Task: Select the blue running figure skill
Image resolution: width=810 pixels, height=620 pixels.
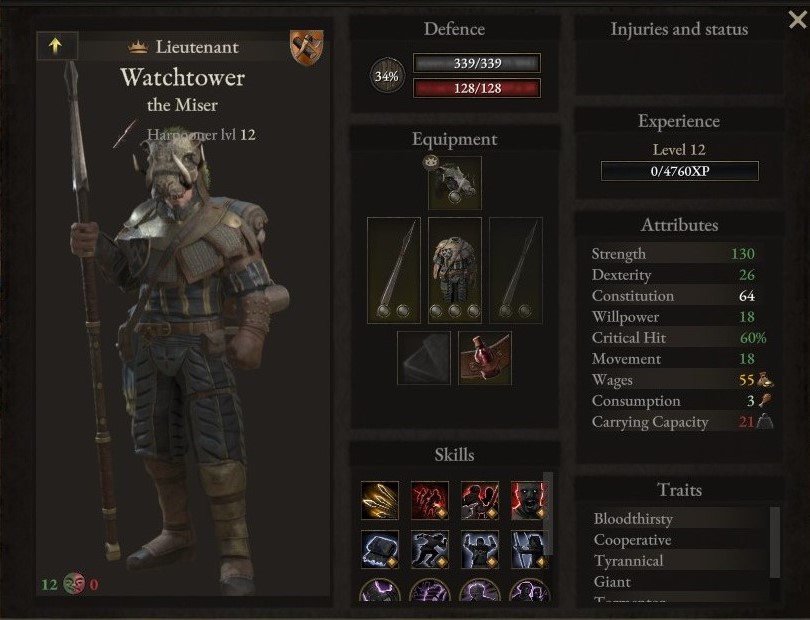Action: point(430,549)
